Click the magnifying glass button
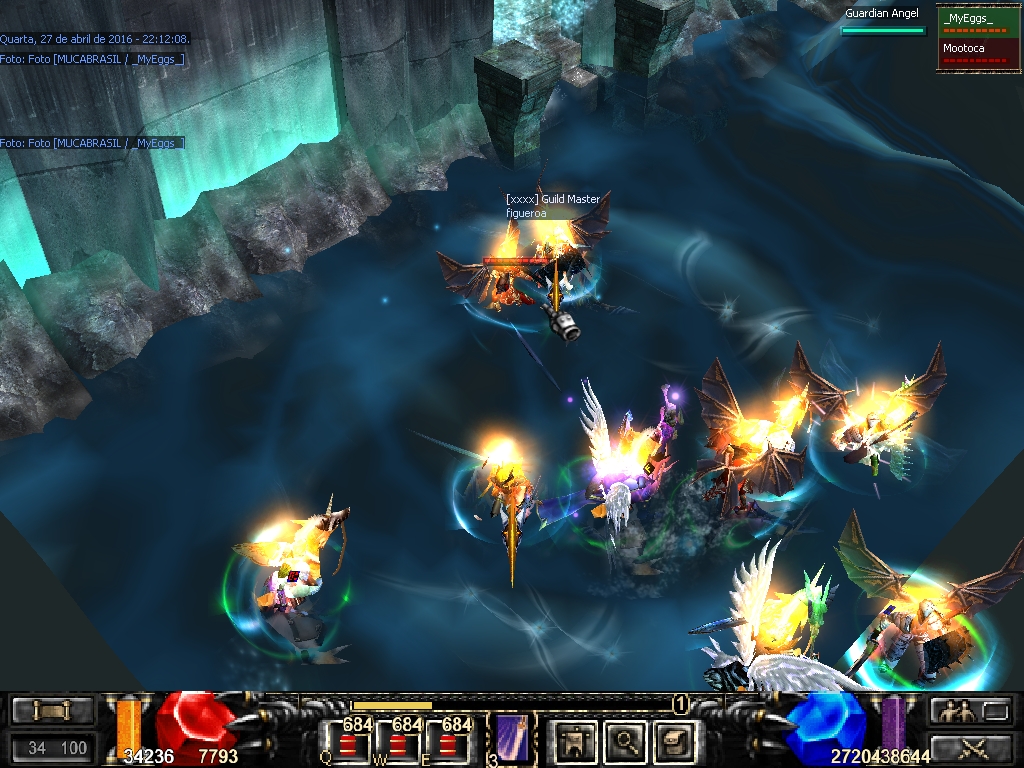 tap(626, 741)
